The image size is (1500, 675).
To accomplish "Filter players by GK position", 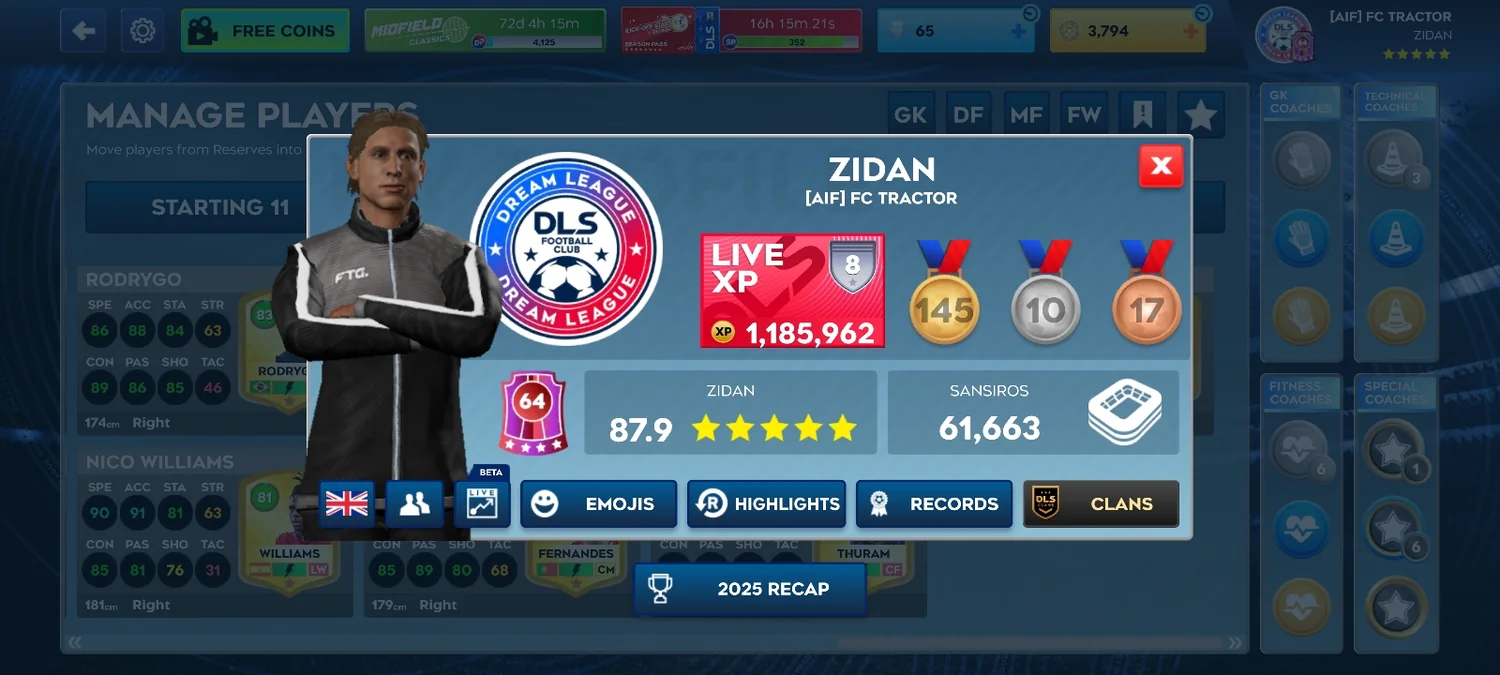I will pos(910,115).
